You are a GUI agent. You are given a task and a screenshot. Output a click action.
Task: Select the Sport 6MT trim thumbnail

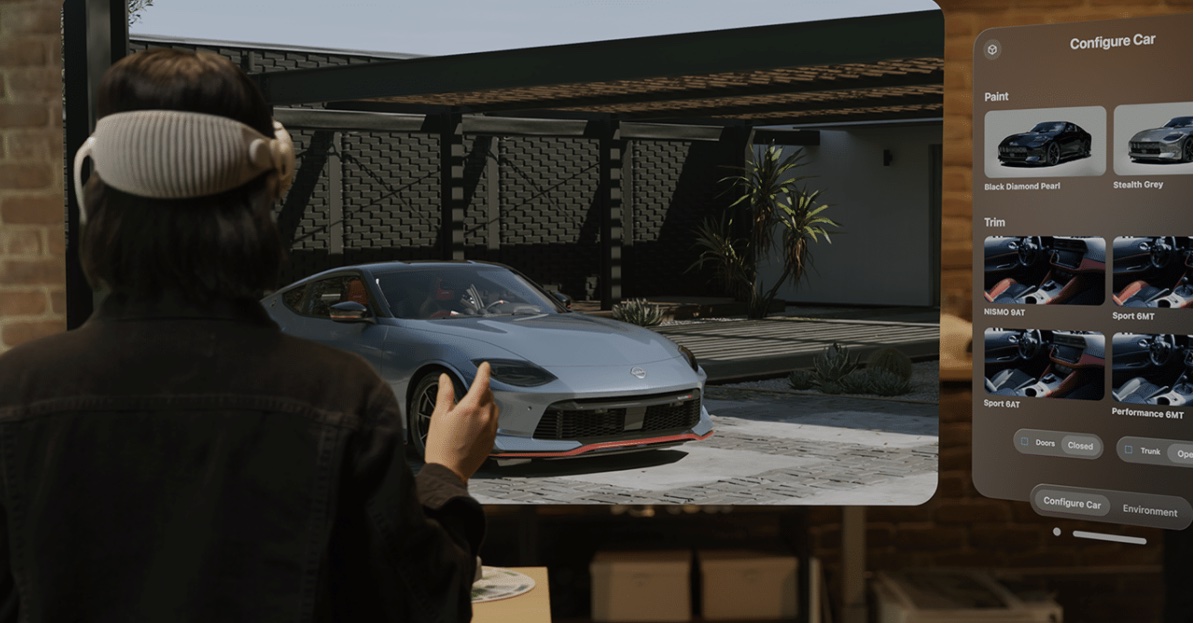[x=1154, y=272]
